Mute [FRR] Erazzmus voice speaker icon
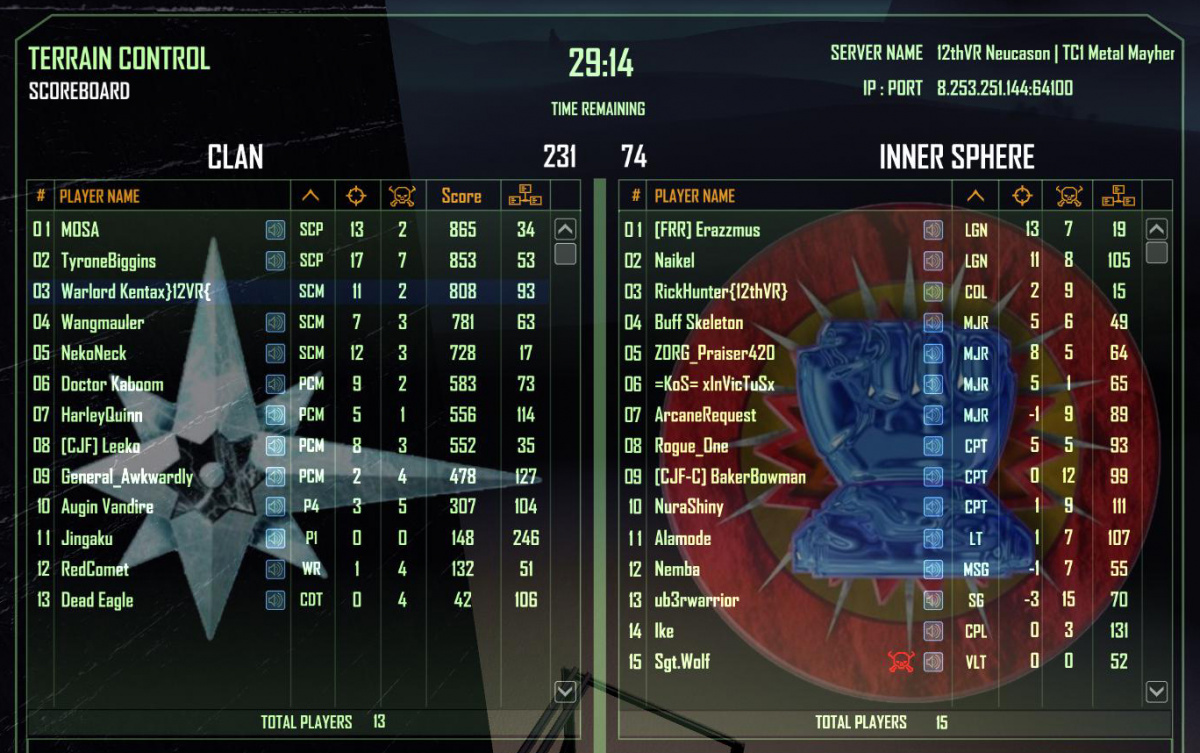 933,230
